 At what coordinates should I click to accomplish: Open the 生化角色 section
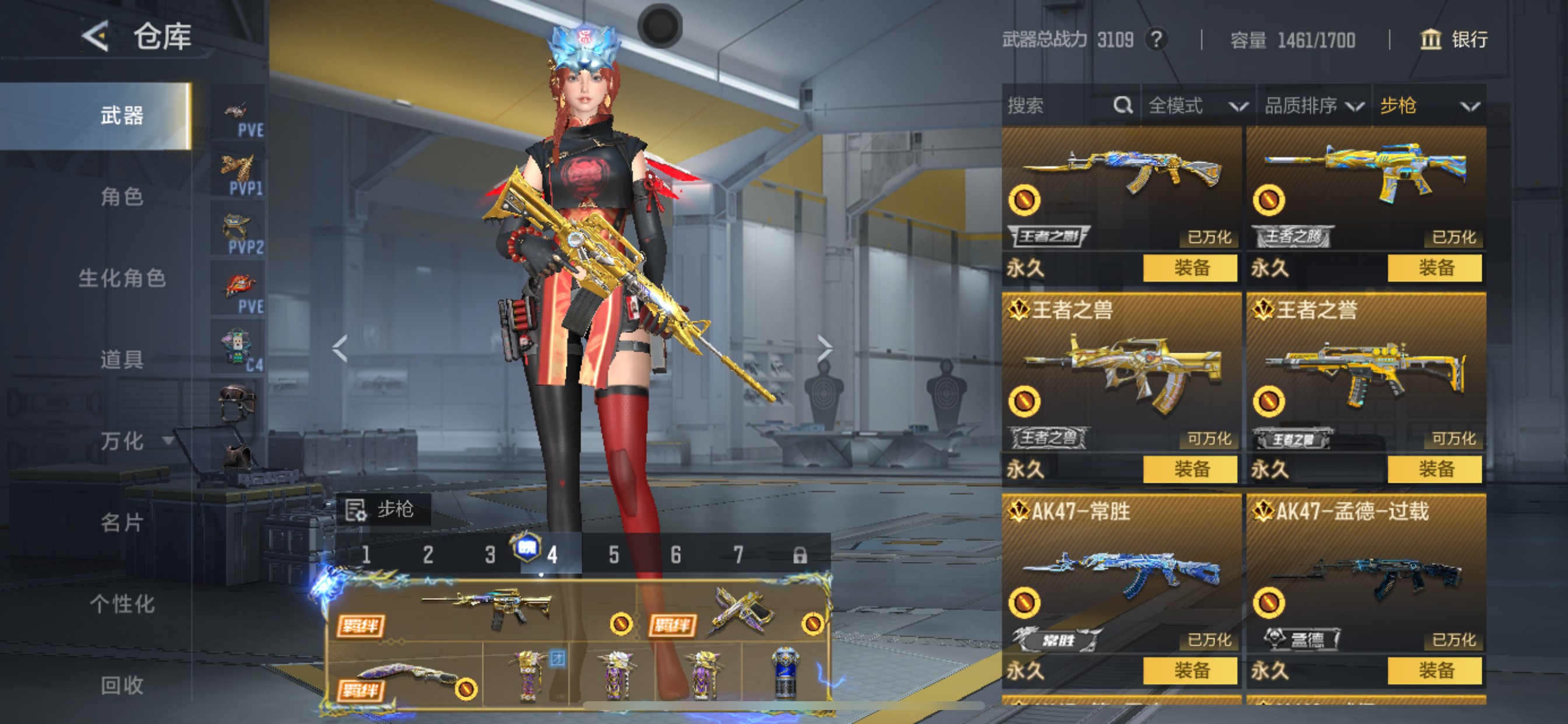point(122,278)
